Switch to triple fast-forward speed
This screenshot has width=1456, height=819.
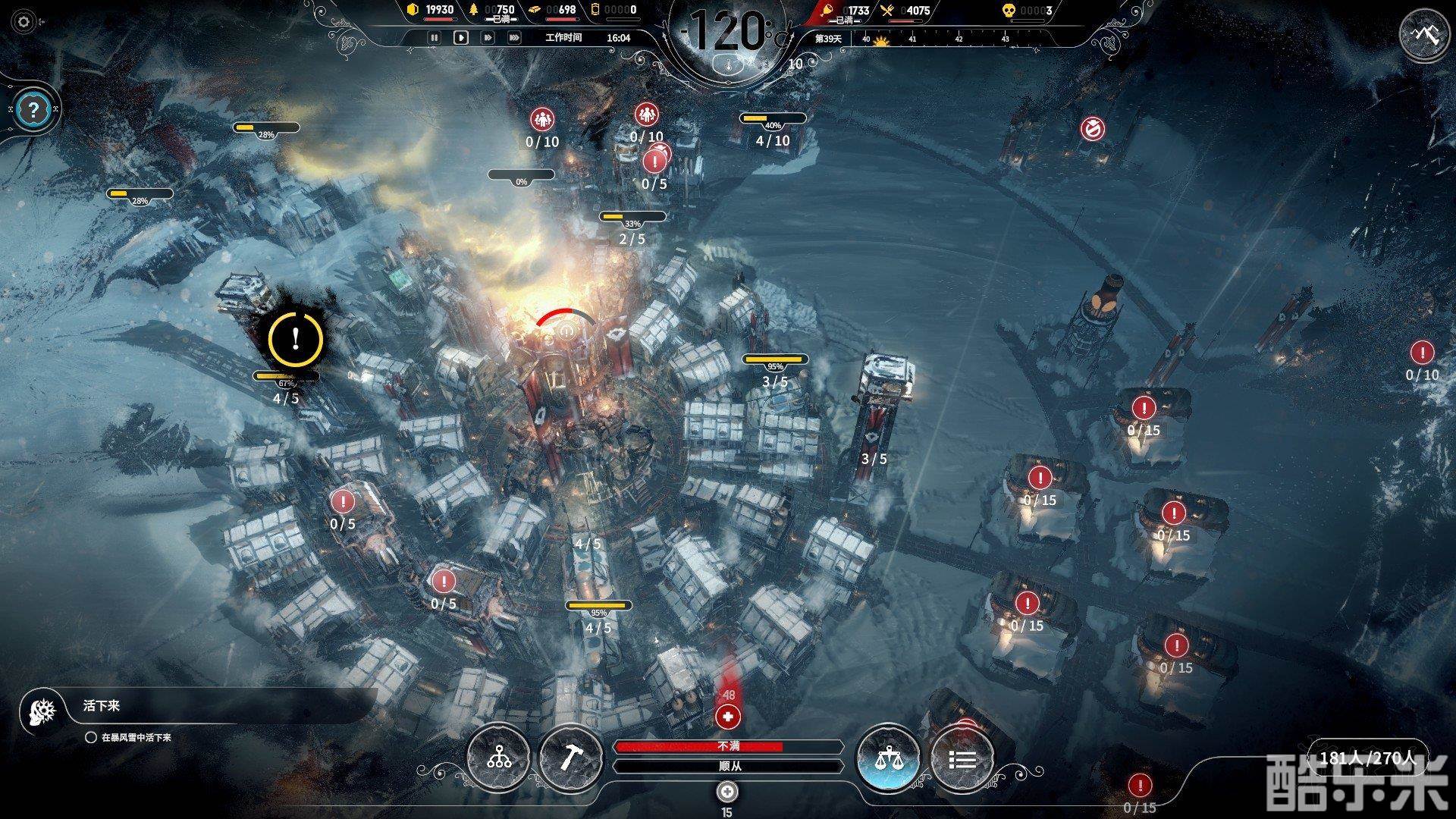[x=514, y=37]
